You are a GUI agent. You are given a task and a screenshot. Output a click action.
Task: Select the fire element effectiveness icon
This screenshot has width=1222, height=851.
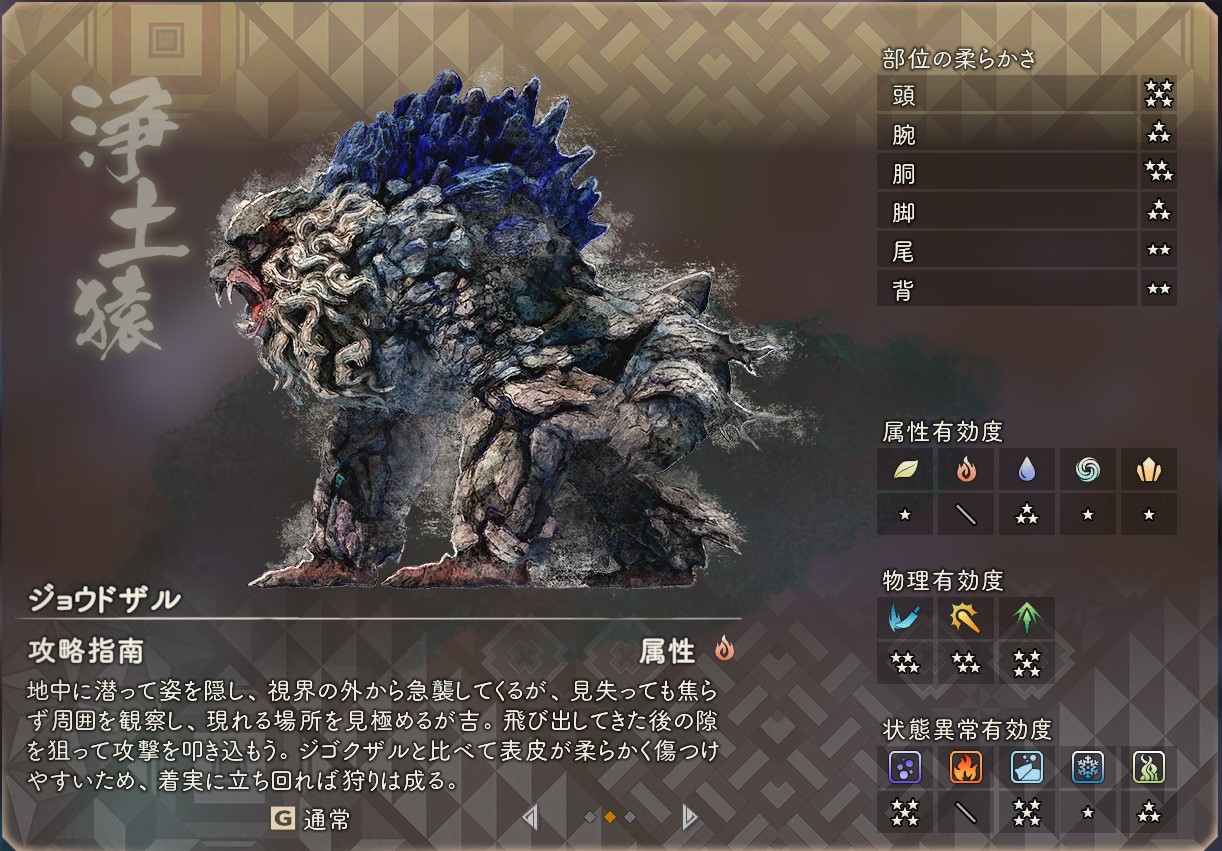click(966, 470)
